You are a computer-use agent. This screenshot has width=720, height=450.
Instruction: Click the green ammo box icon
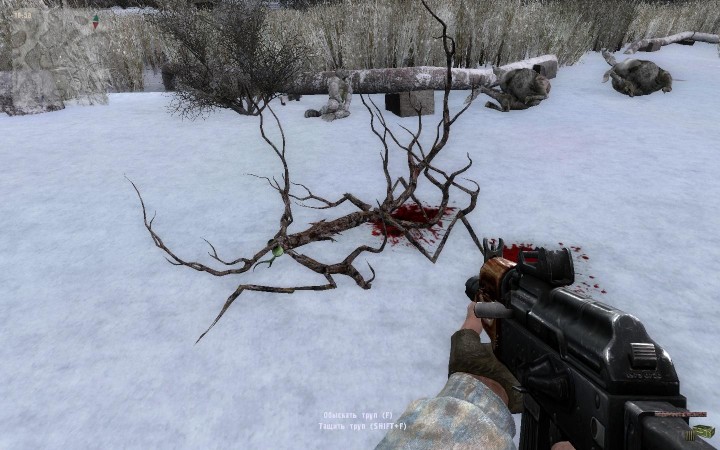(703, 432)
